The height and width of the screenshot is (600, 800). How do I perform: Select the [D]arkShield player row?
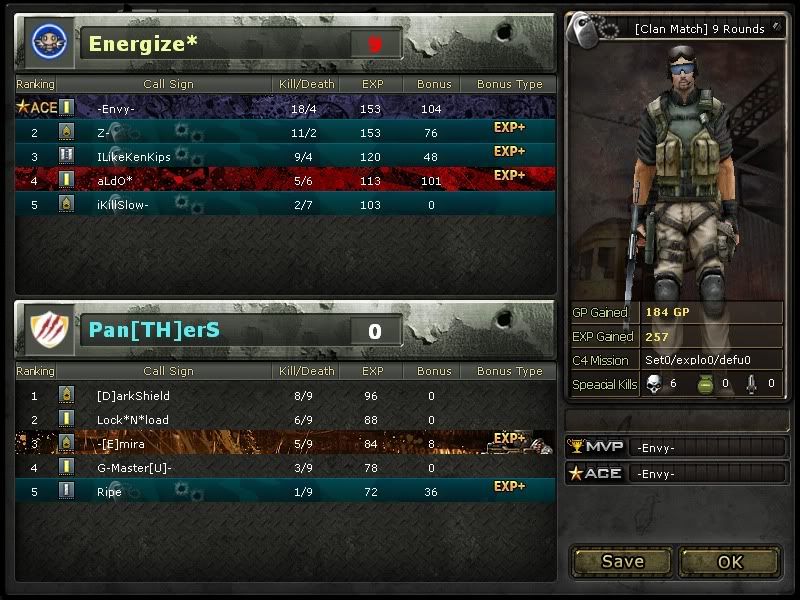[285, 395]
